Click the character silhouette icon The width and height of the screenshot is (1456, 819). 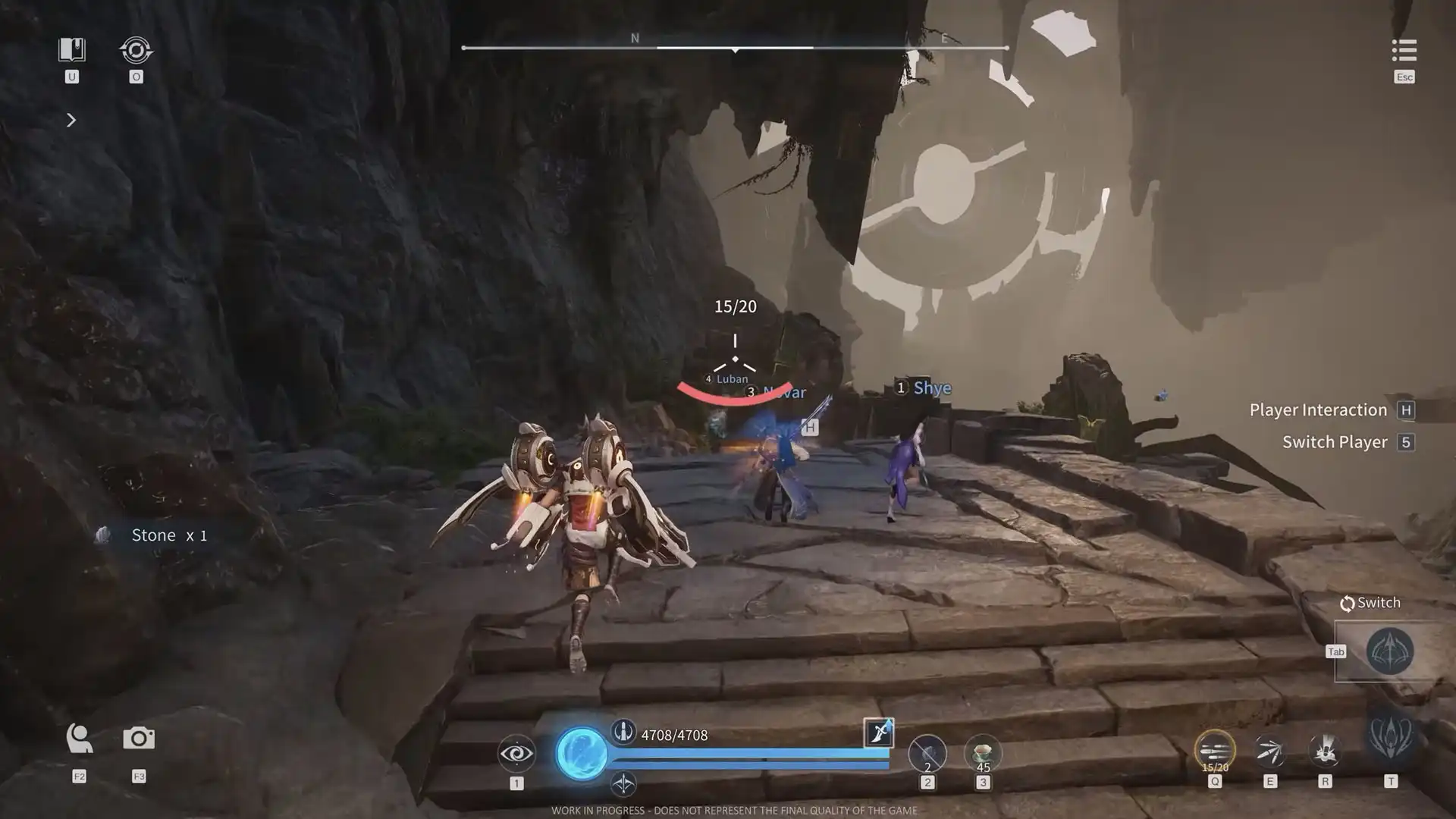coord(79,739)
